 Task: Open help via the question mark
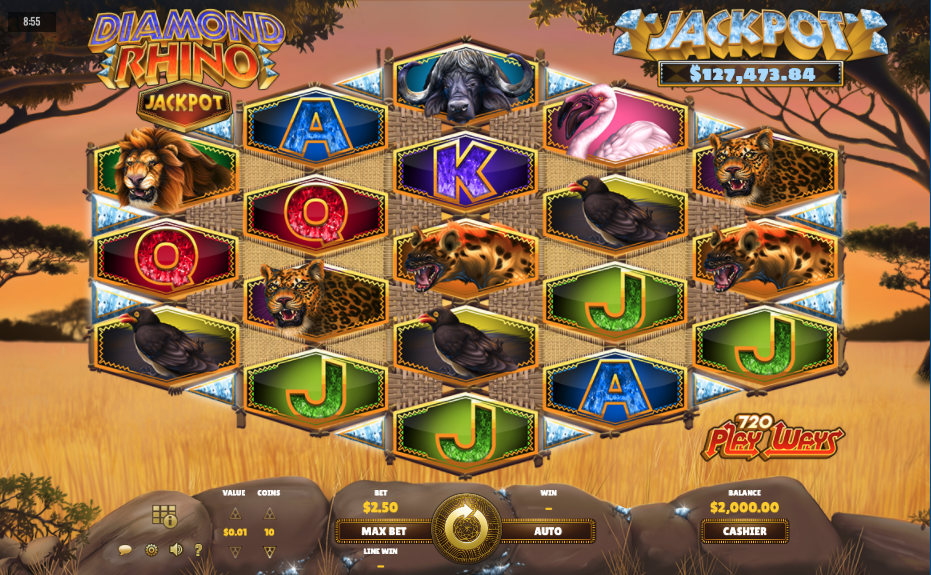(x=198, y=550)
